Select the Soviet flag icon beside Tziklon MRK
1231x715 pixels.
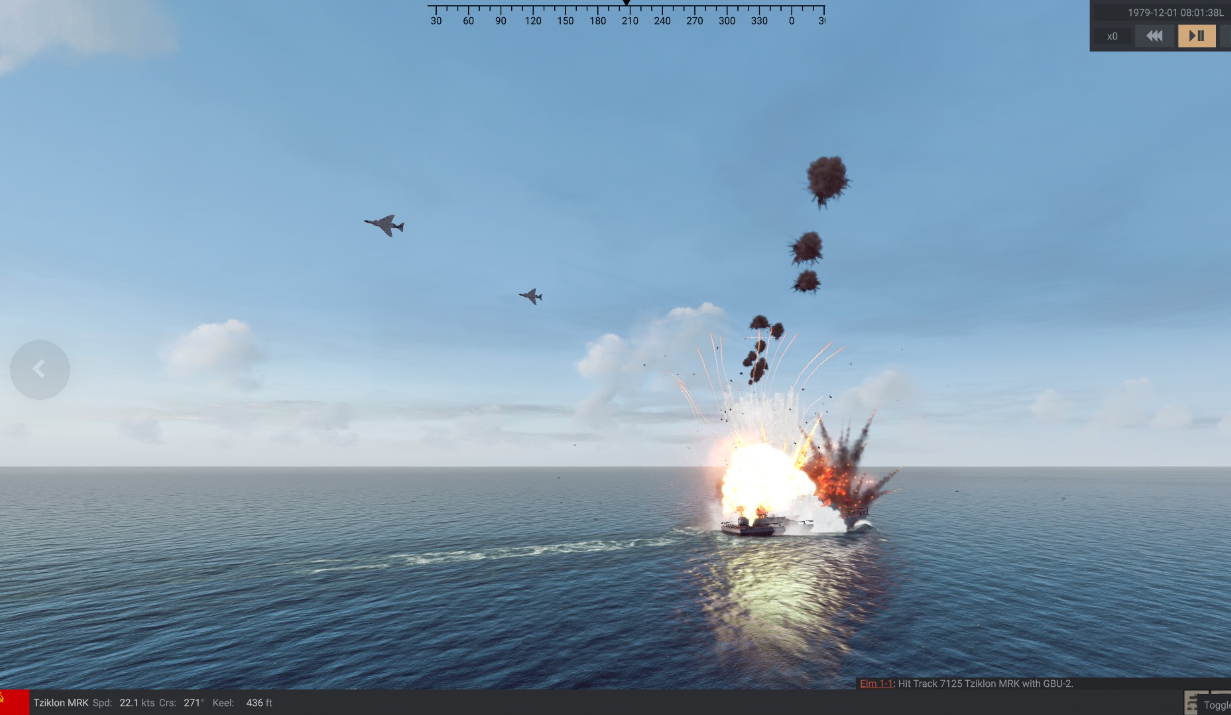14,702
